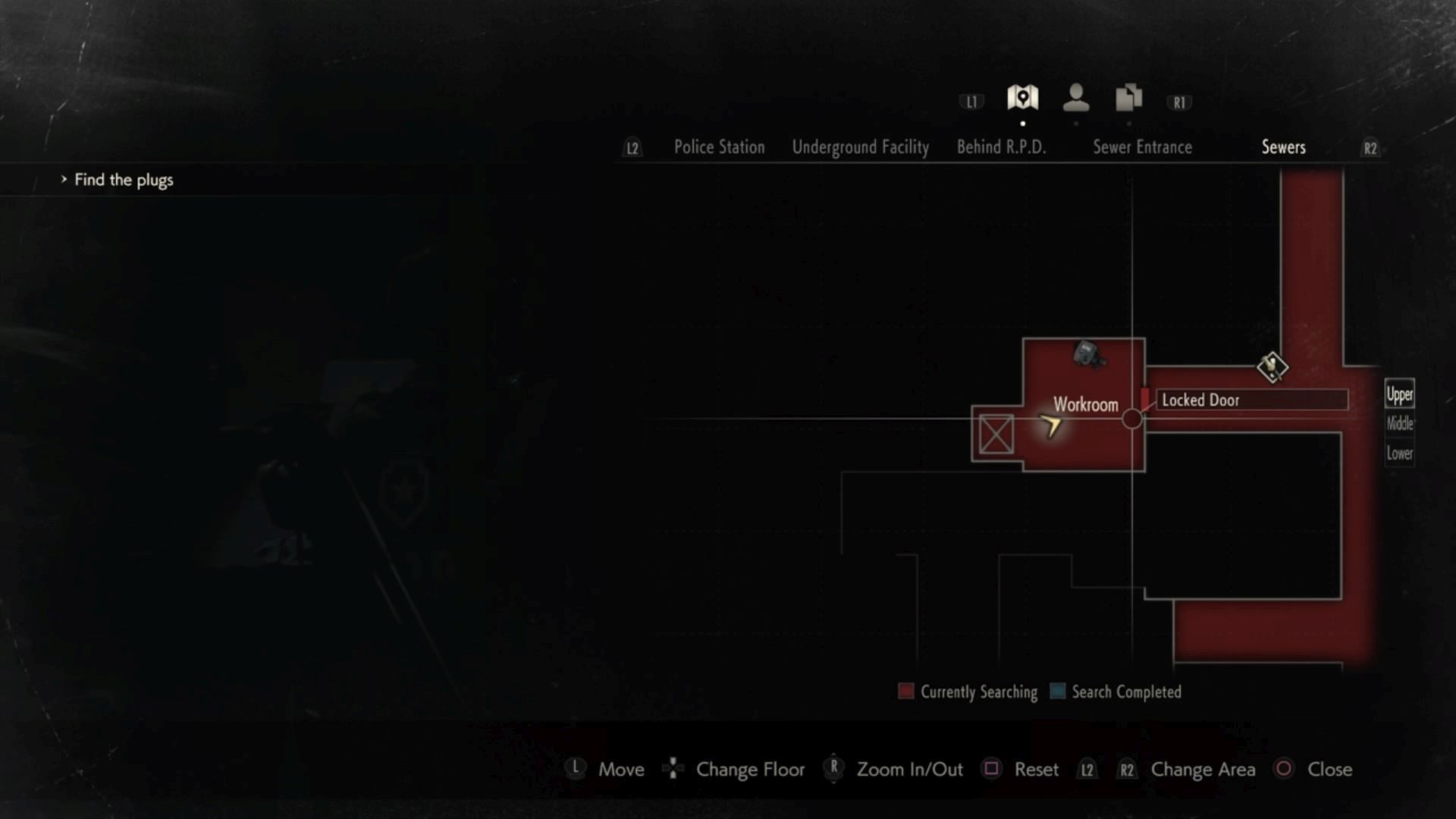Viewport: 1456px width, 819px height.
Task: Switch to the Middle floor
Action: [1399, 423]
